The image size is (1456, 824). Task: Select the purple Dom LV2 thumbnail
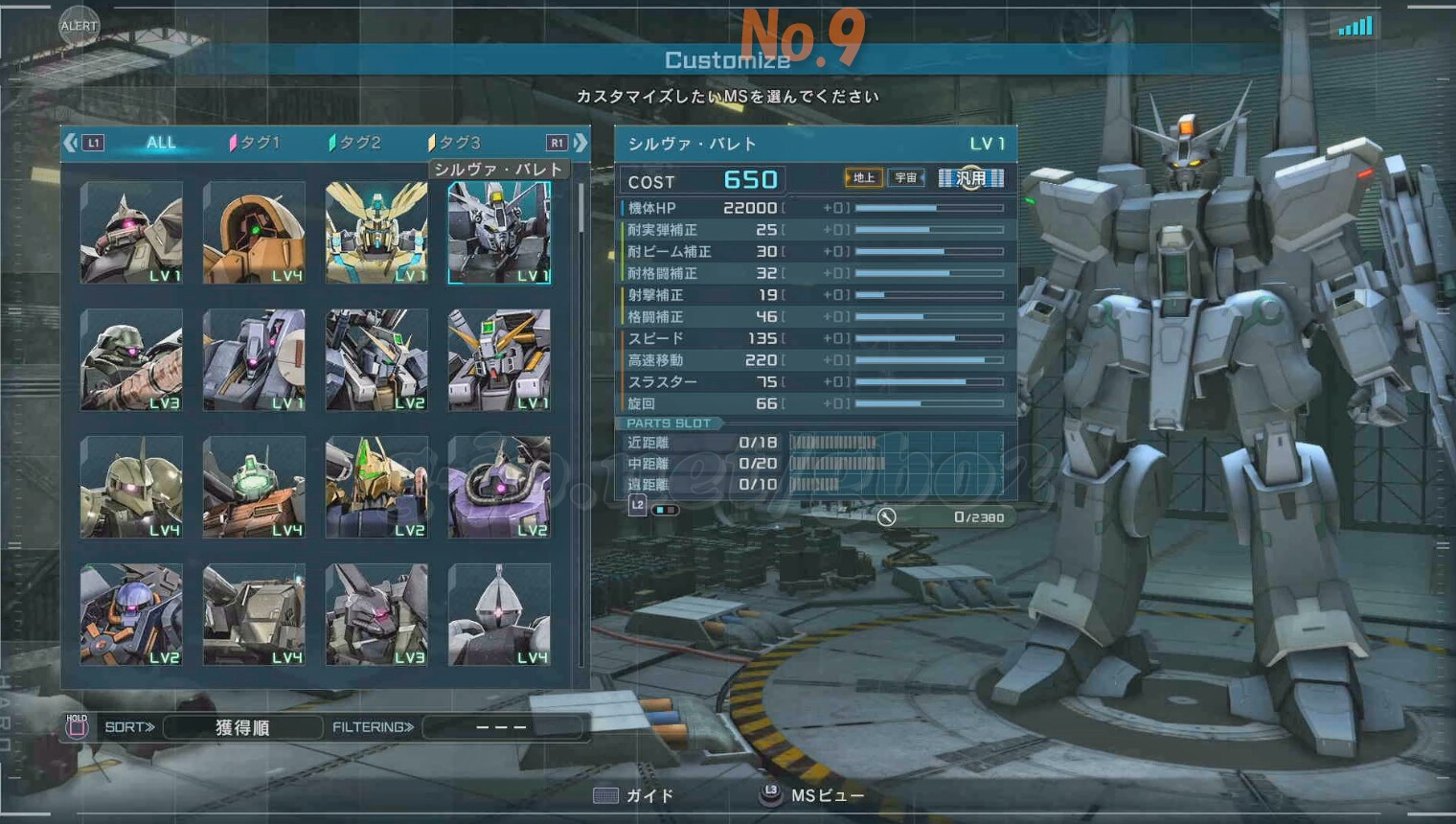click(x=499, y=488)
